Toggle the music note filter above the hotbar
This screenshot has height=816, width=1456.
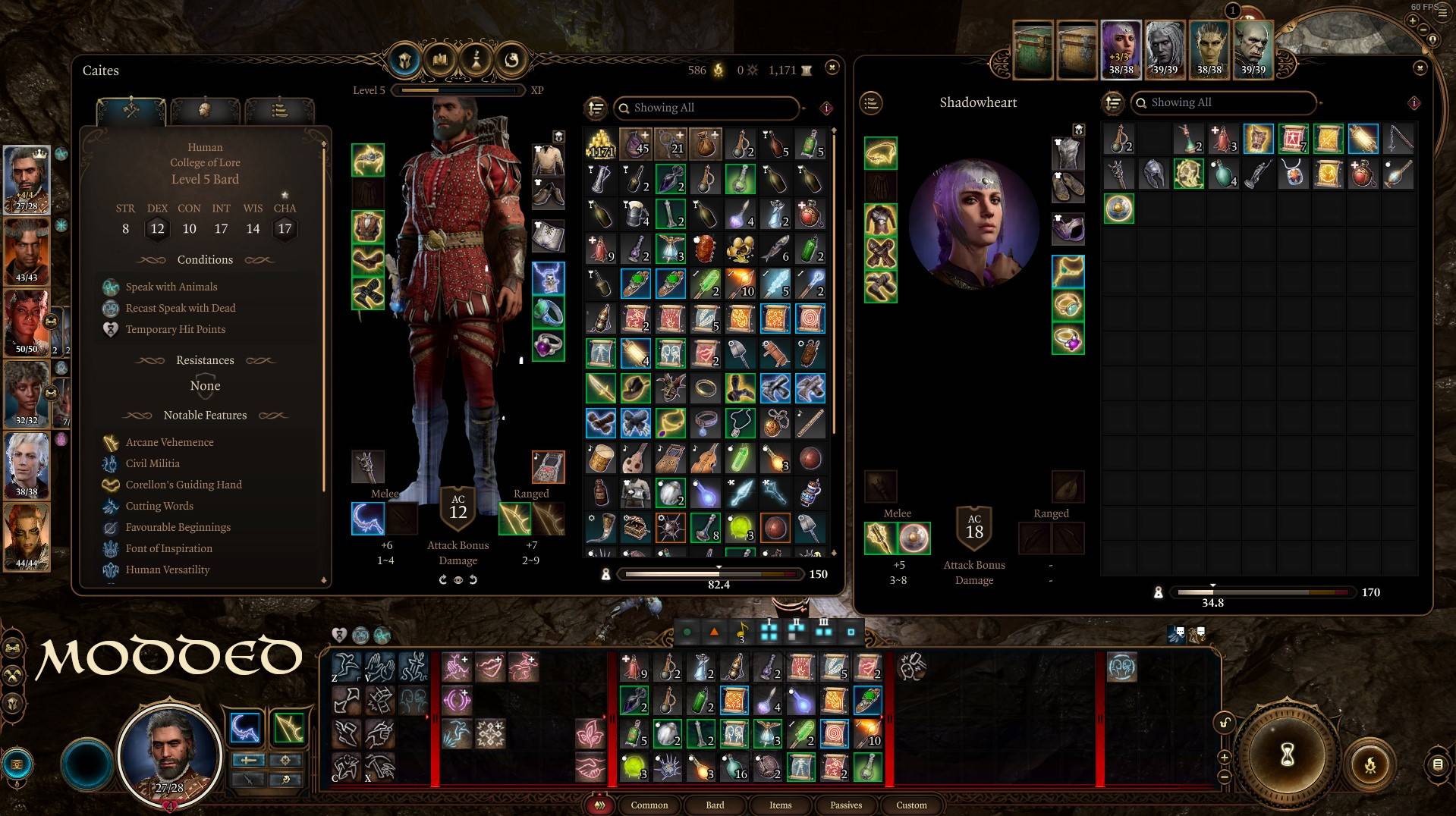742,630
